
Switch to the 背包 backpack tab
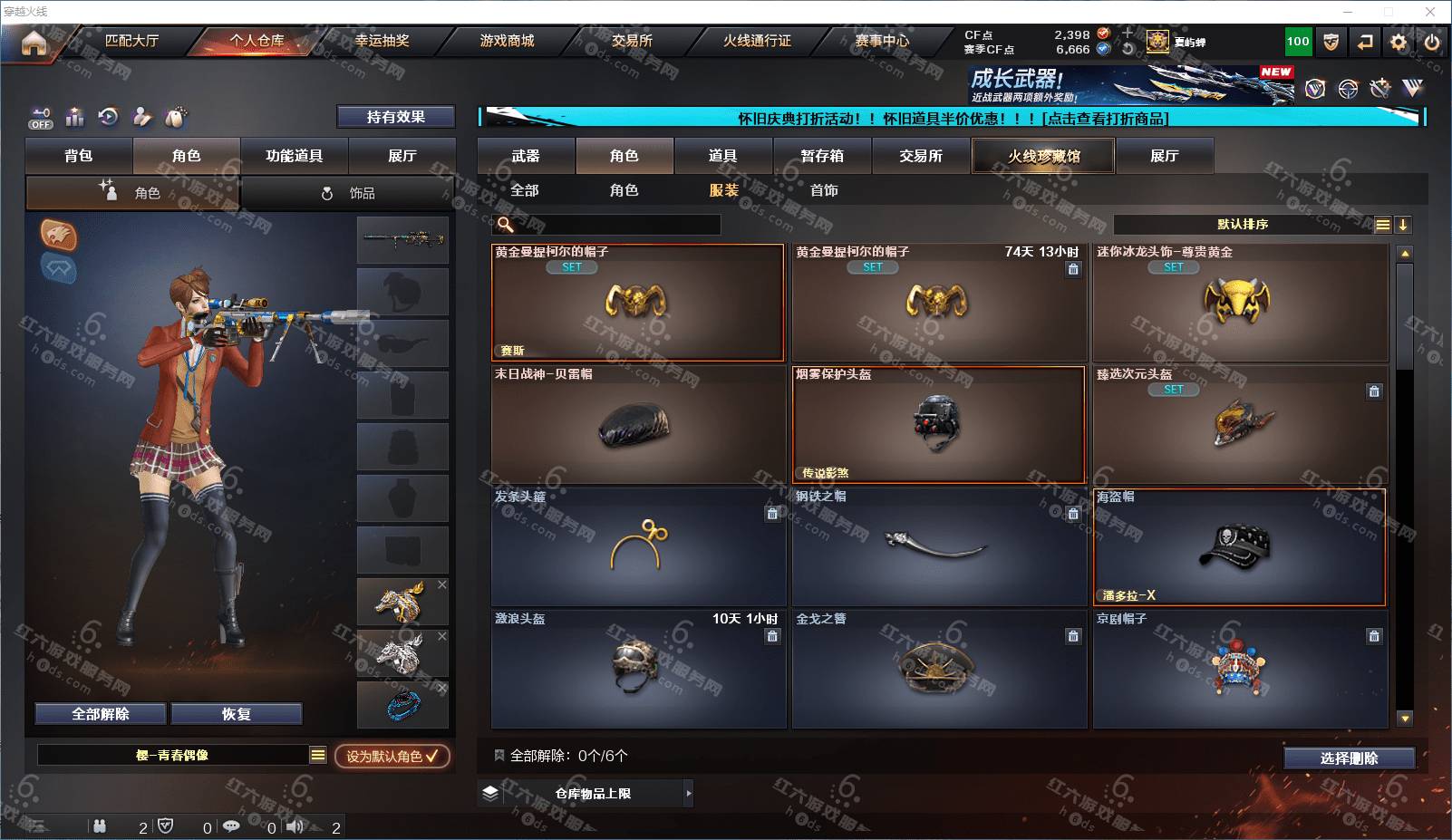pos(79,156)
